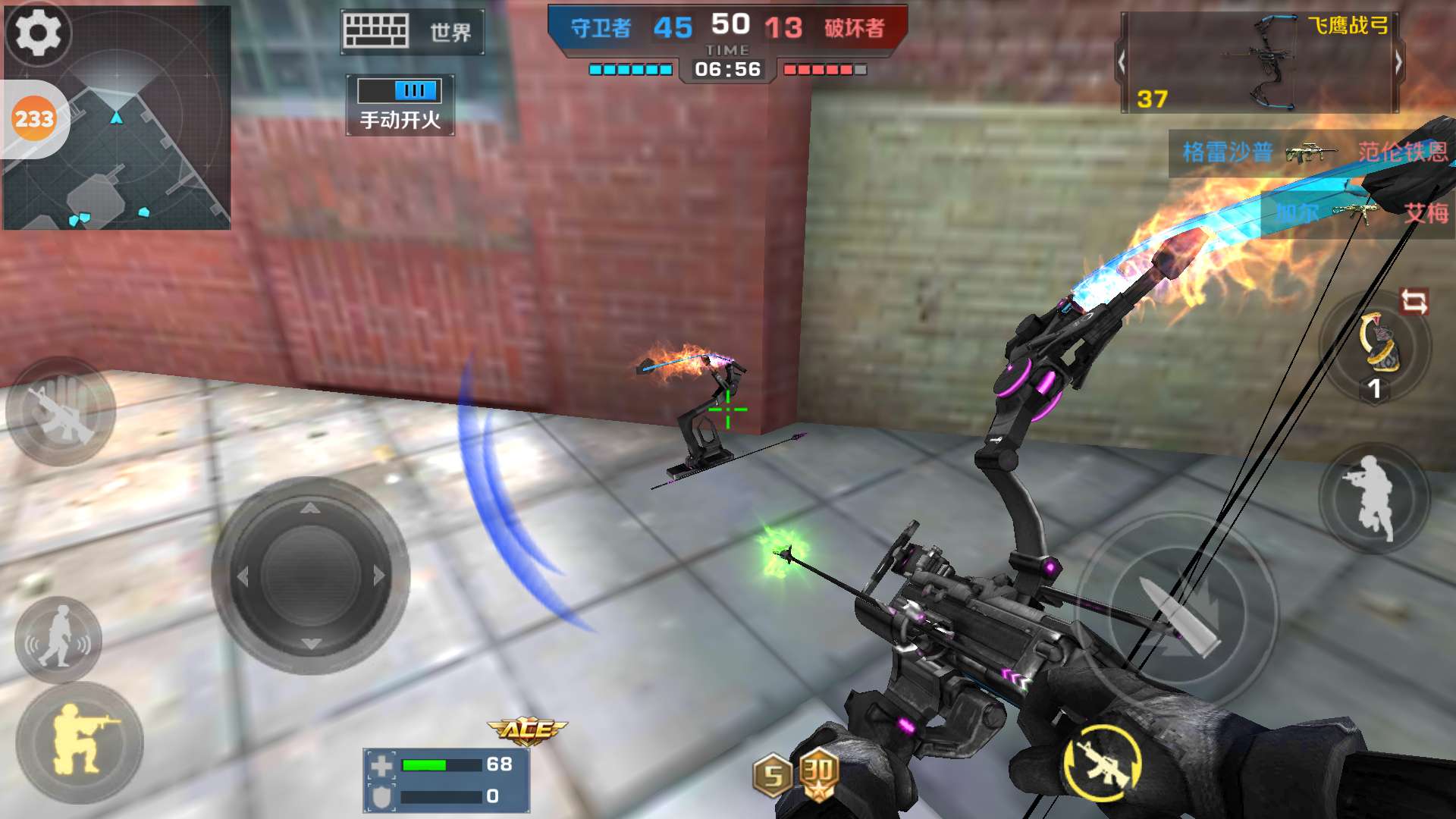Tap the bullet fire button
This screenshot has height=819, width=1456.
point(1178,613)
